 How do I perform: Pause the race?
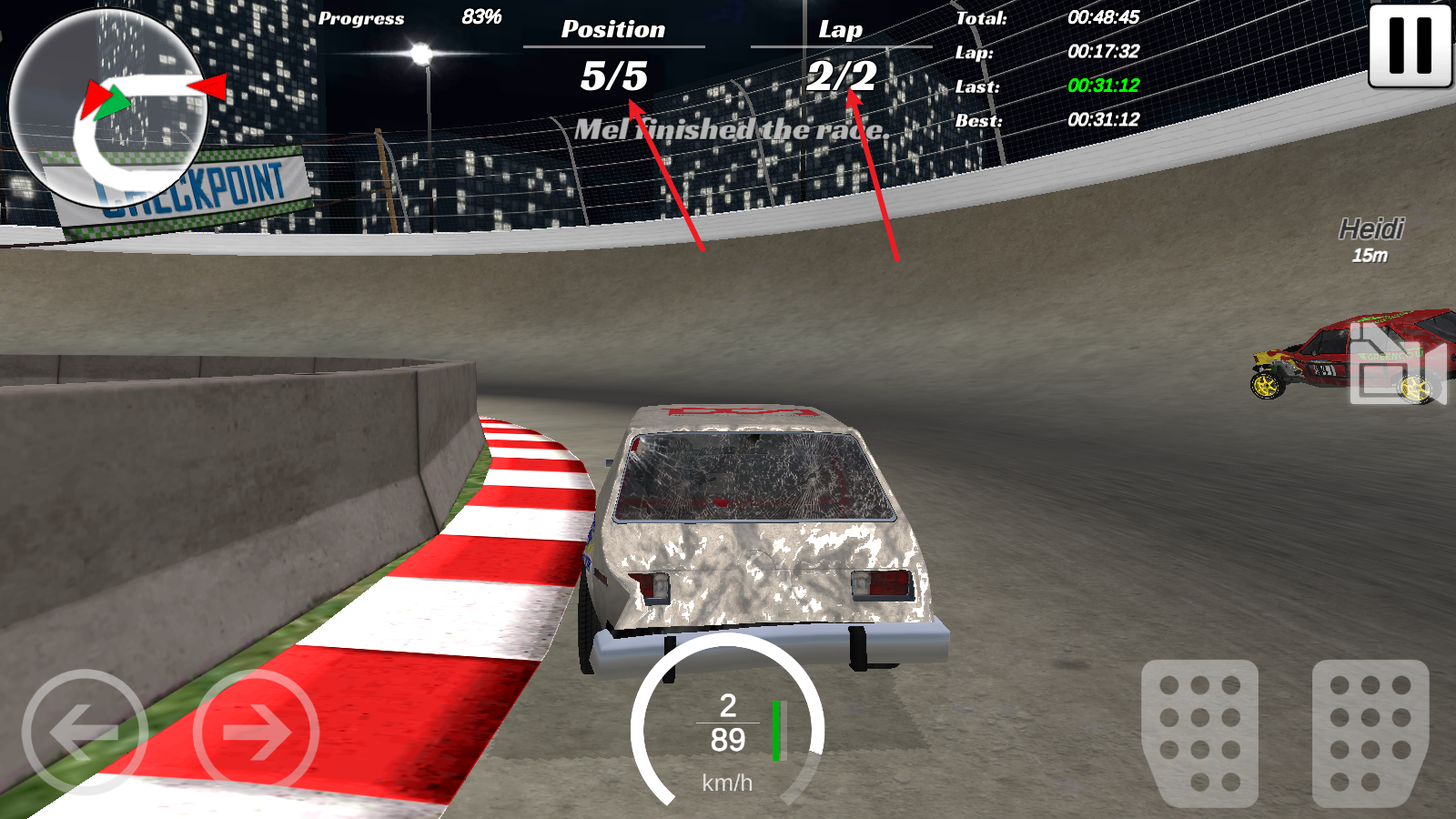1410,45
